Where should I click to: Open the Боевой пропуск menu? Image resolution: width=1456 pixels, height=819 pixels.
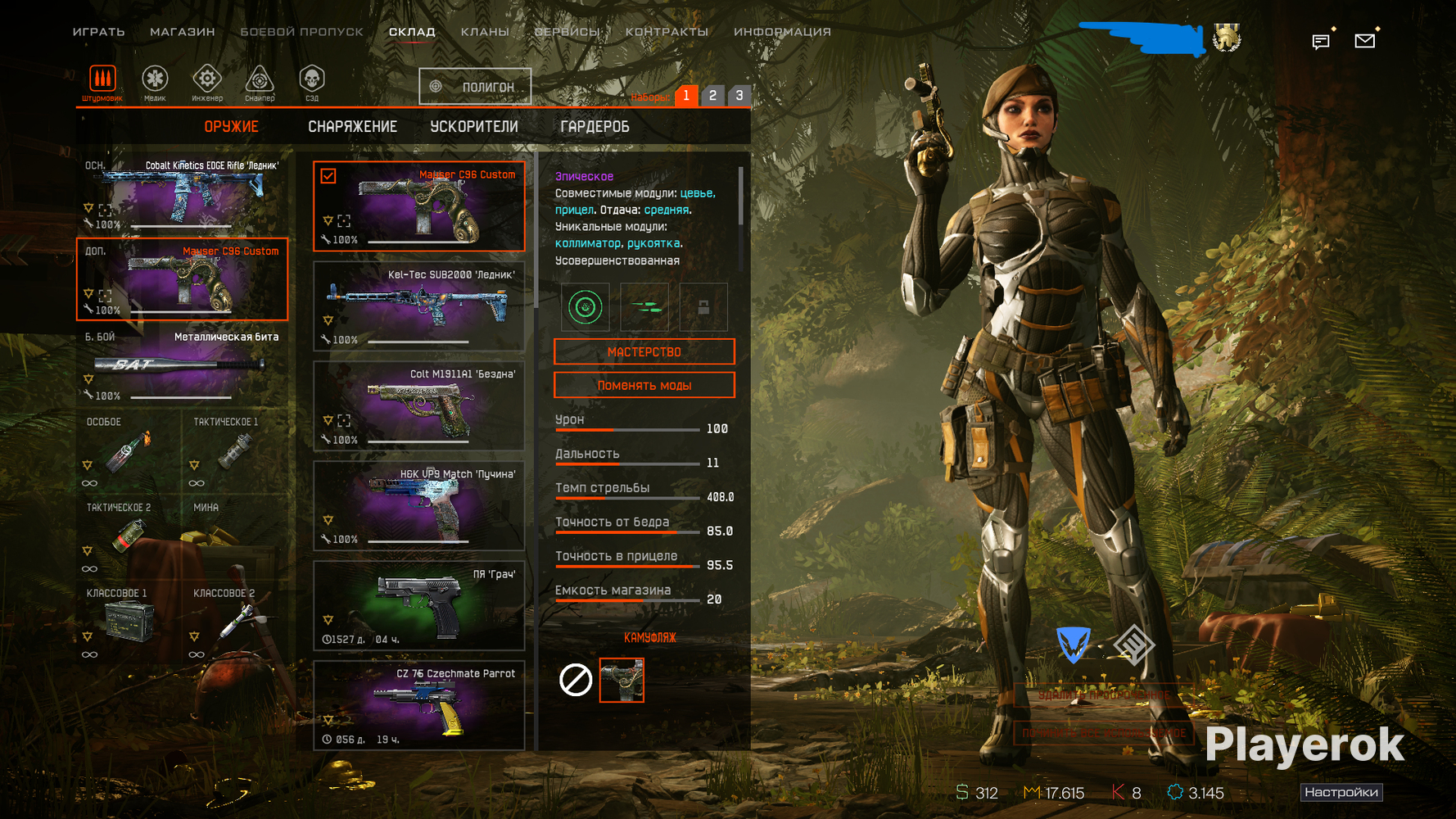(x=301, y=32)
